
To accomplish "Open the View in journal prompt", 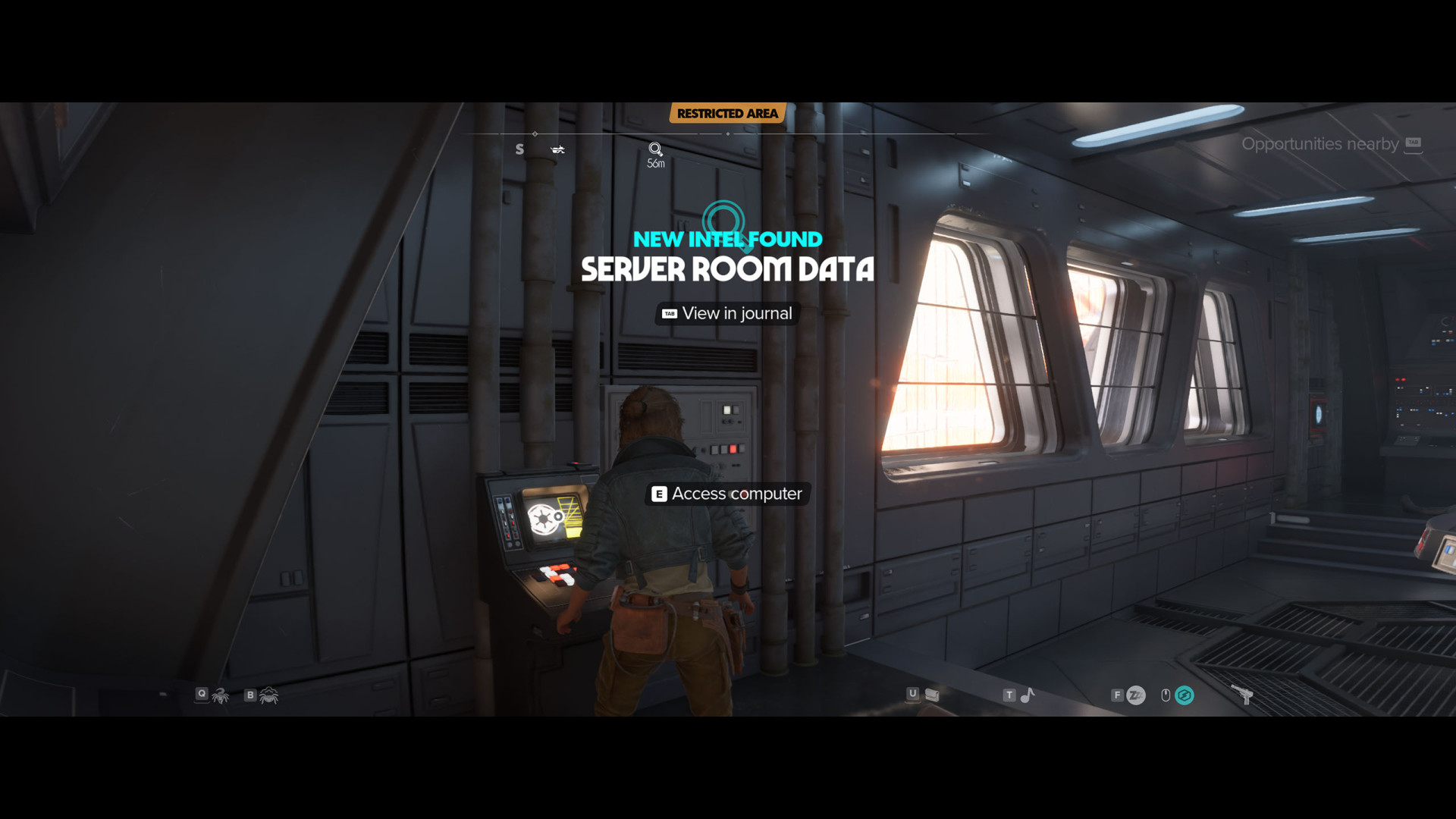I will coord(727,313).
